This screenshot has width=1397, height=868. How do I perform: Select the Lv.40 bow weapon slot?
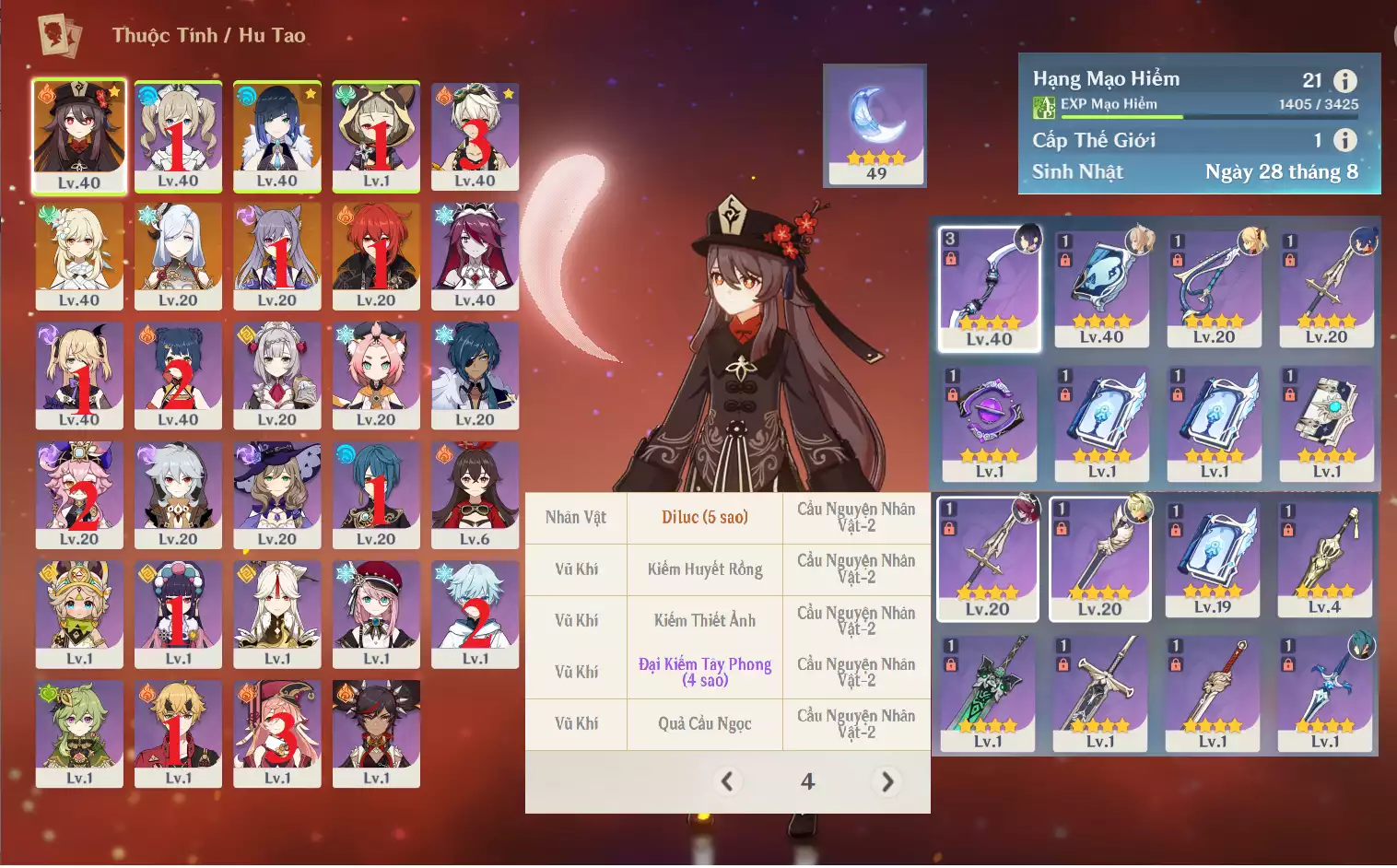pyautogui.click(x=989, y=287)
